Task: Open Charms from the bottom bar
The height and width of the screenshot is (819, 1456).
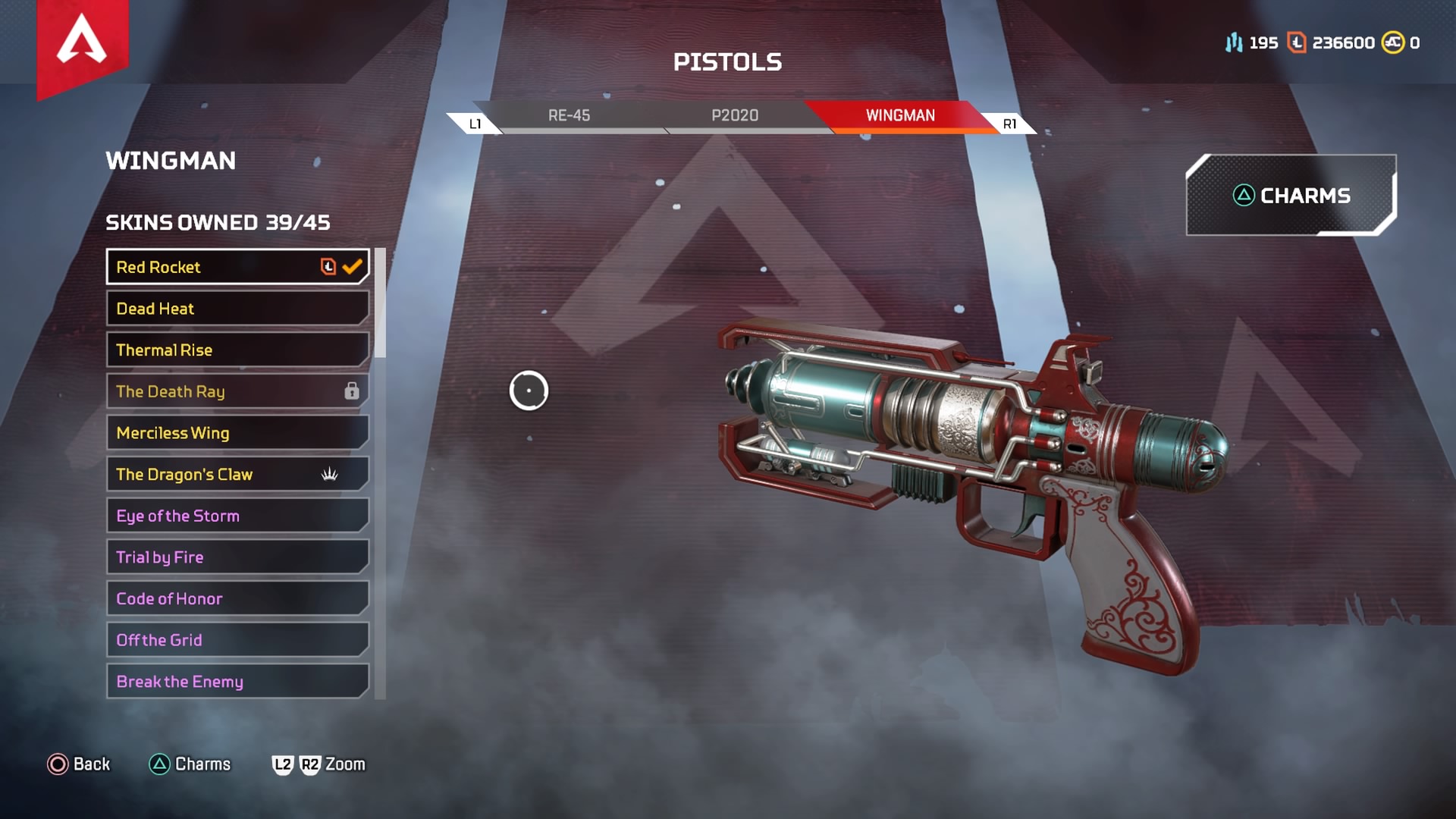Action: click(190, 764)
